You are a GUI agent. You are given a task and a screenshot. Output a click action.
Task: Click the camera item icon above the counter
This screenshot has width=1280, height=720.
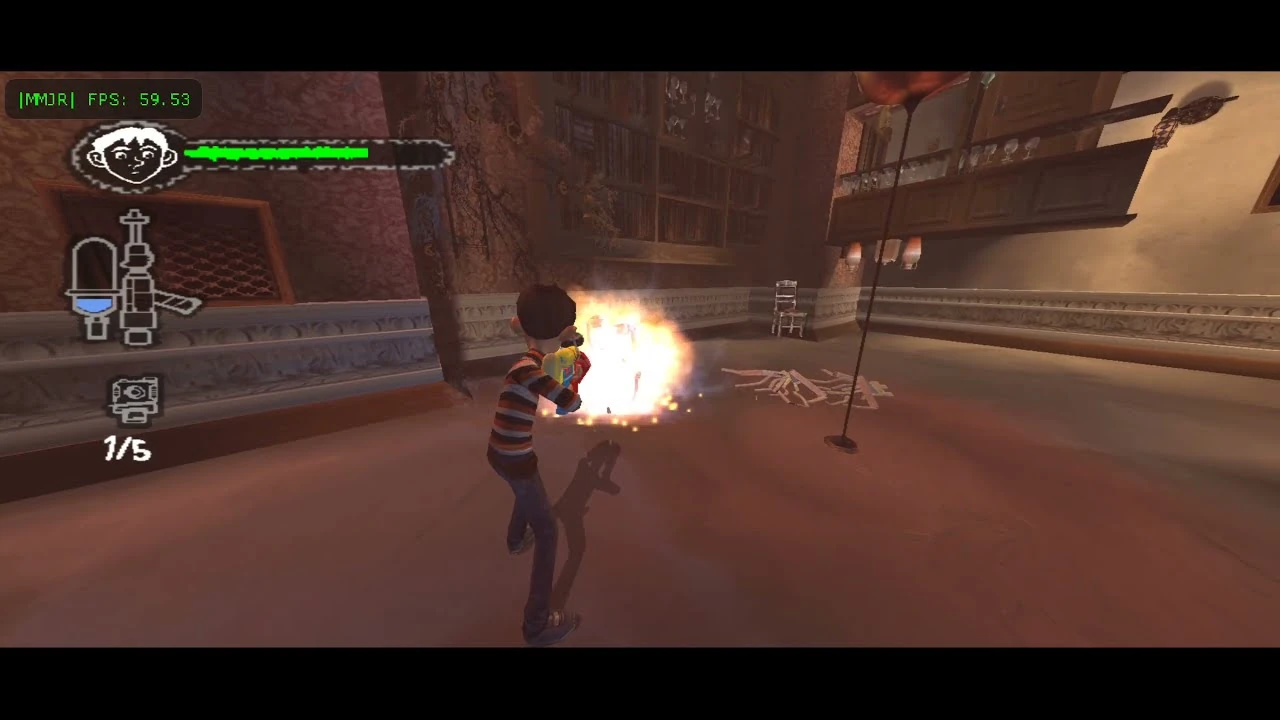(x=133, y=398)
